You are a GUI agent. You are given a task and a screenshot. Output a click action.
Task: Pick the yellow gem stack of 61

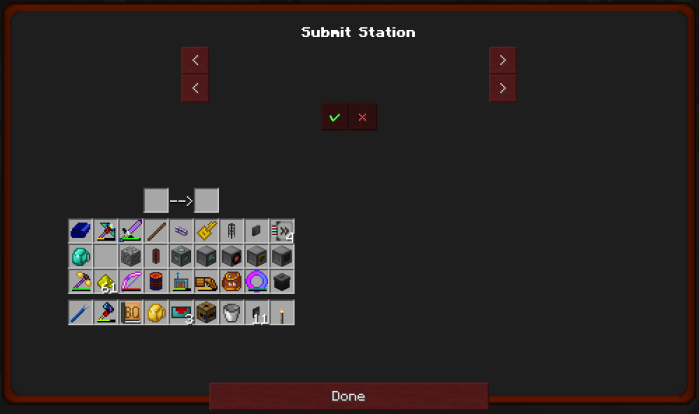click(106, 281)
